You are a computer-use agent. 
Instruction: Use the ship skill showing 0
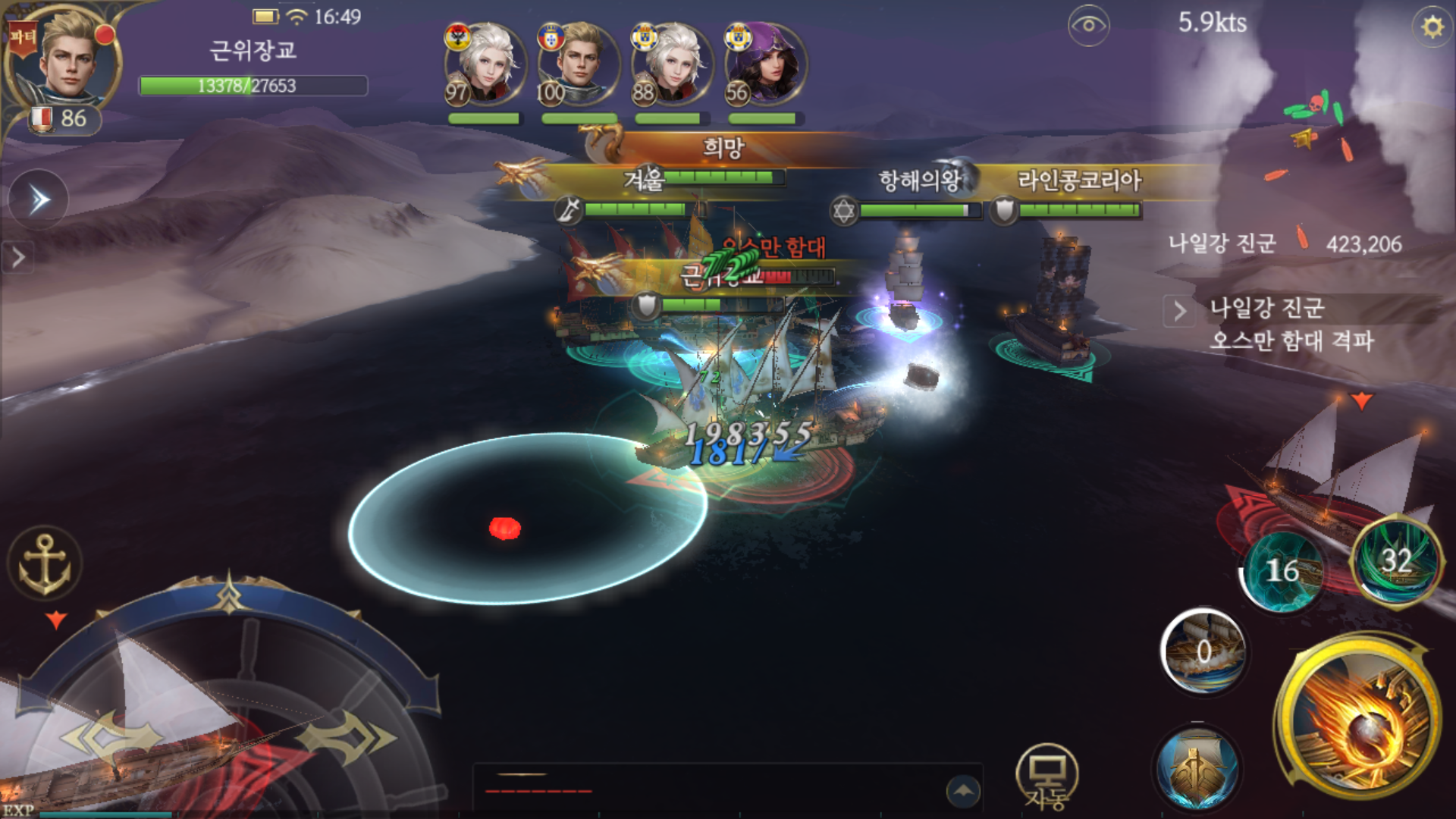[1203, 651]
